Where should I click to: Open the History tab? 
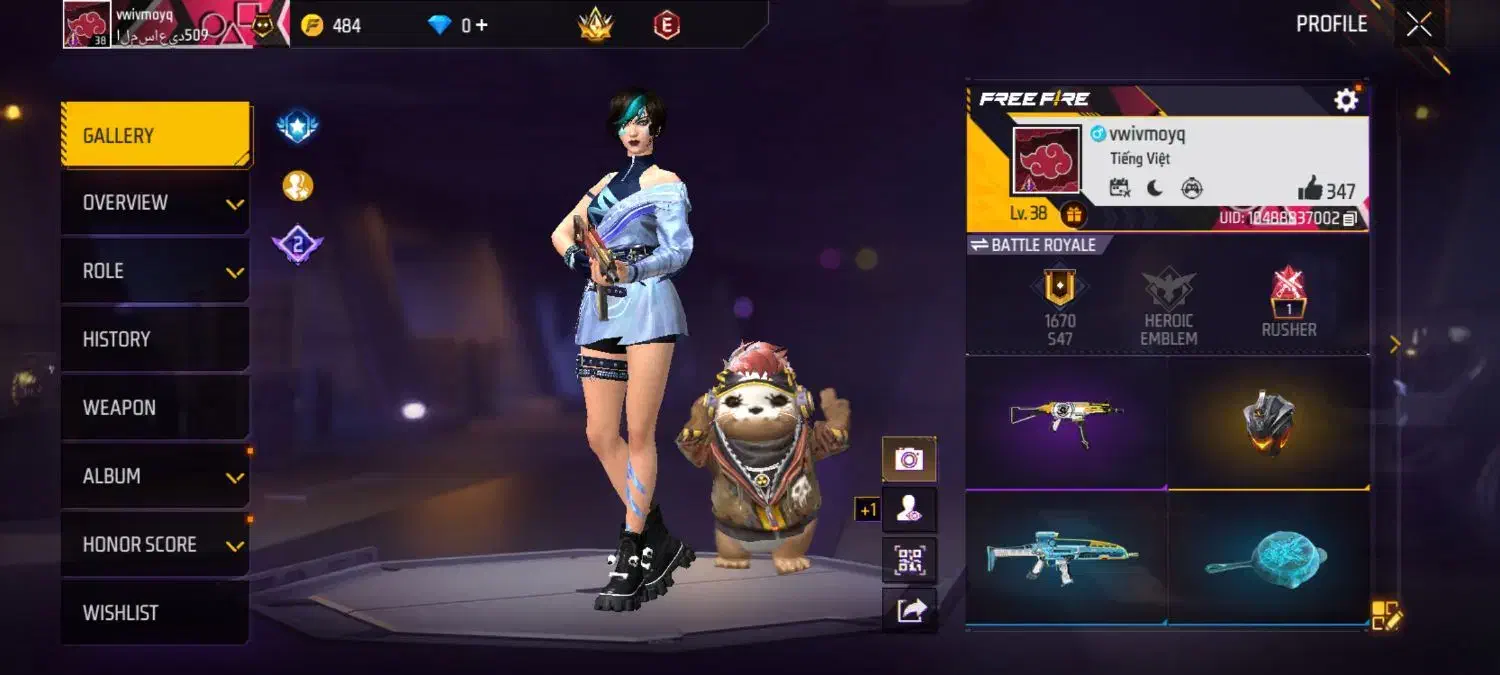click(x=155, y=339)
